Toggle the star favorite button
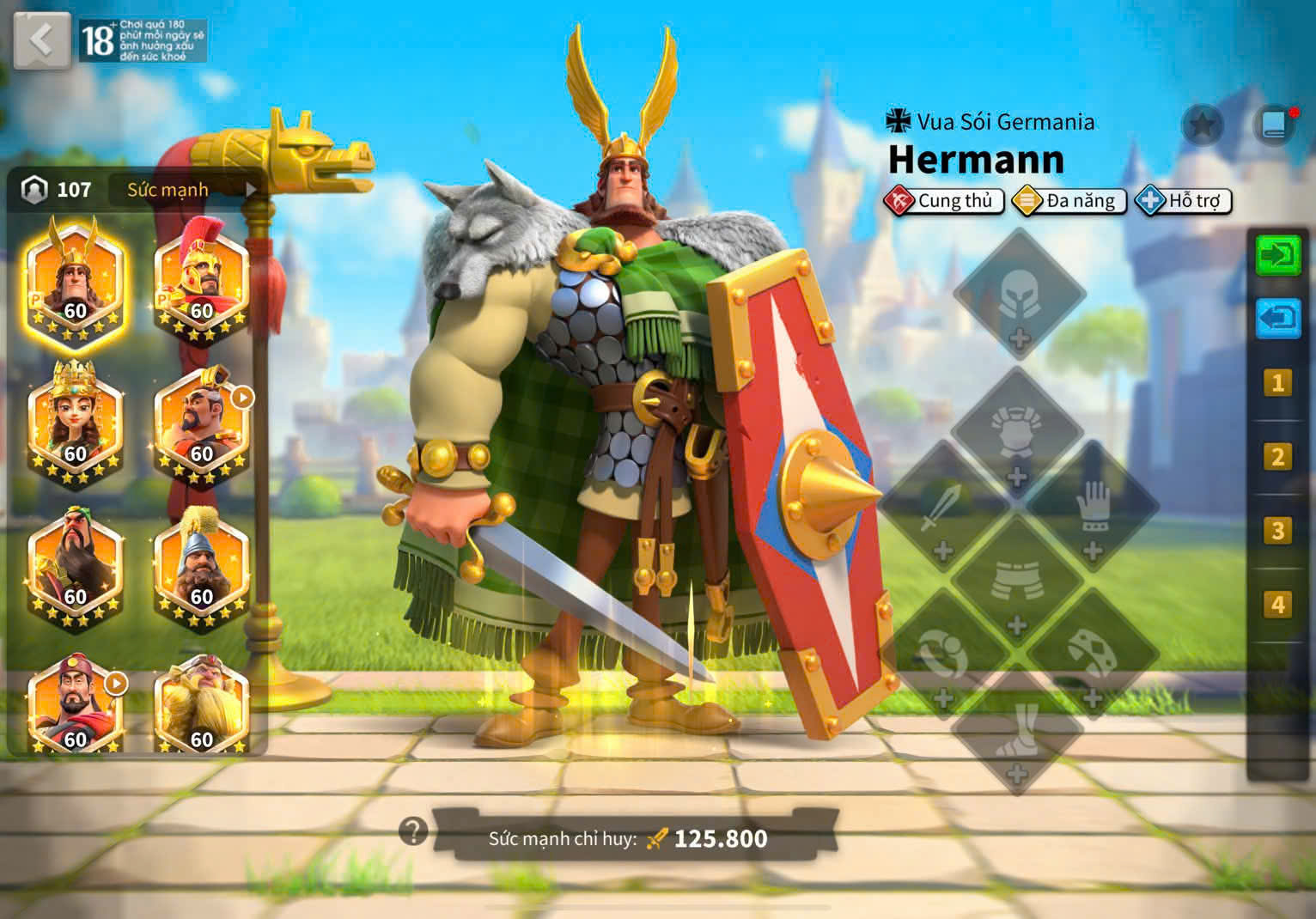This screenshot has height=919, width=1316. pyautogui.click(x=1203, y=126)
